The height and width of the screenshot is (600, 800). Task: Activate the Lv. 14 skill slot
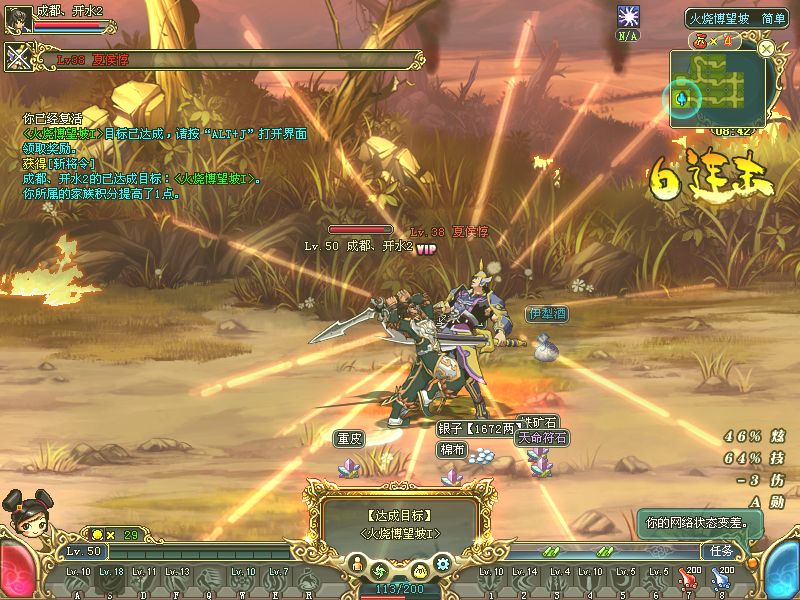pos(525,582)
